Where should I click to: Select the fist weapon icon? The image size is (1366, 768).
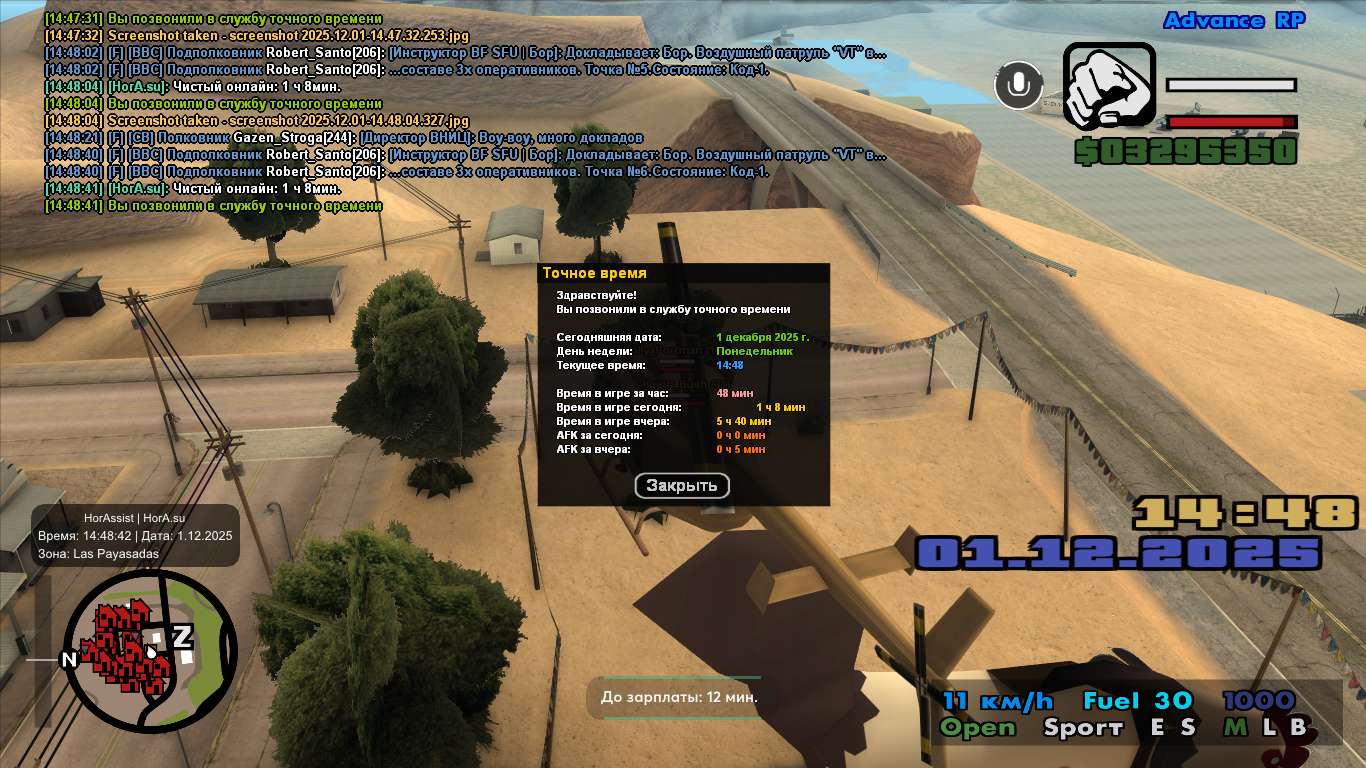tap(1108, 86)
